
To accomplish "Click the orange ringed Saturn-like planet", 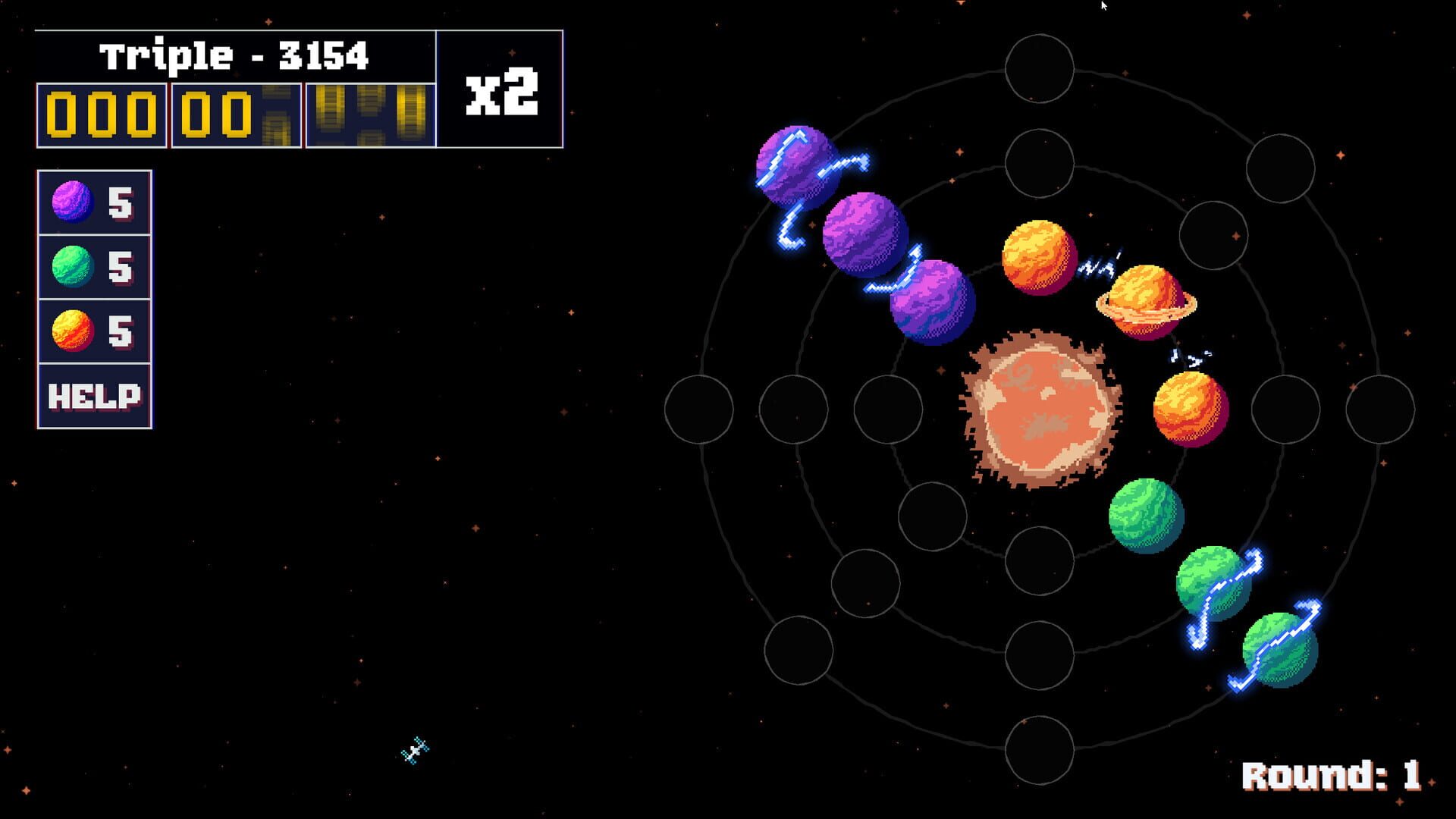I will pyautogui.click(x=1145, y=300).
